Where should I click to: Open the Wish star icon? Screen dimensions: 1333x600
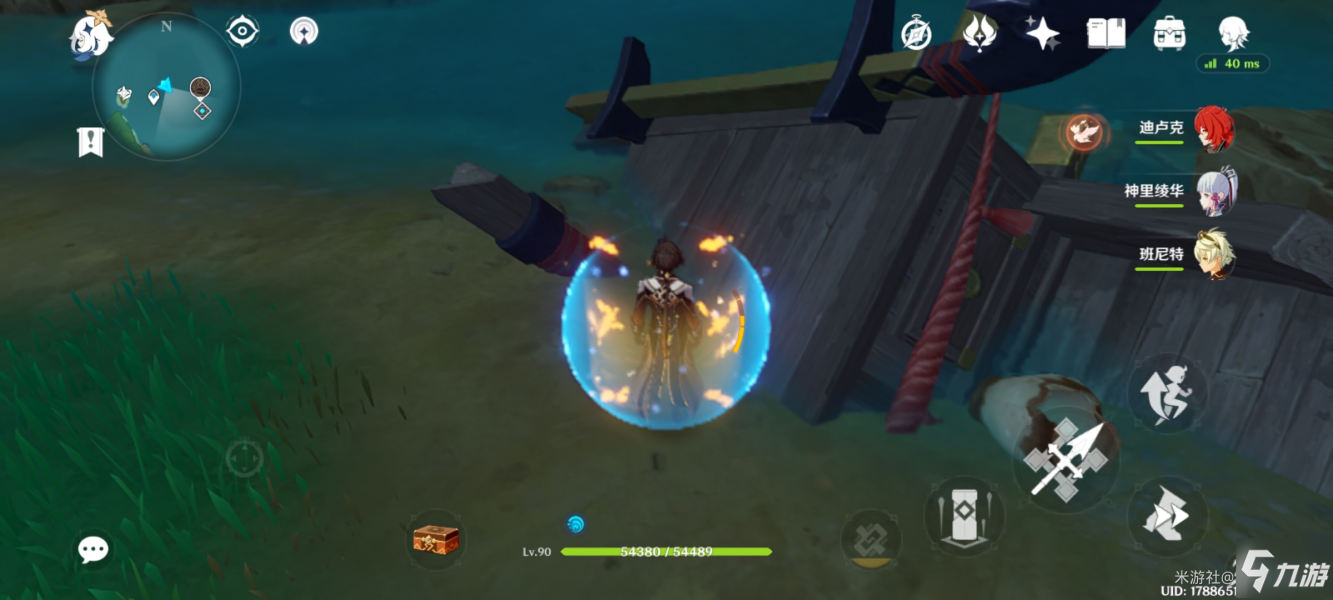pos(1043,34)
